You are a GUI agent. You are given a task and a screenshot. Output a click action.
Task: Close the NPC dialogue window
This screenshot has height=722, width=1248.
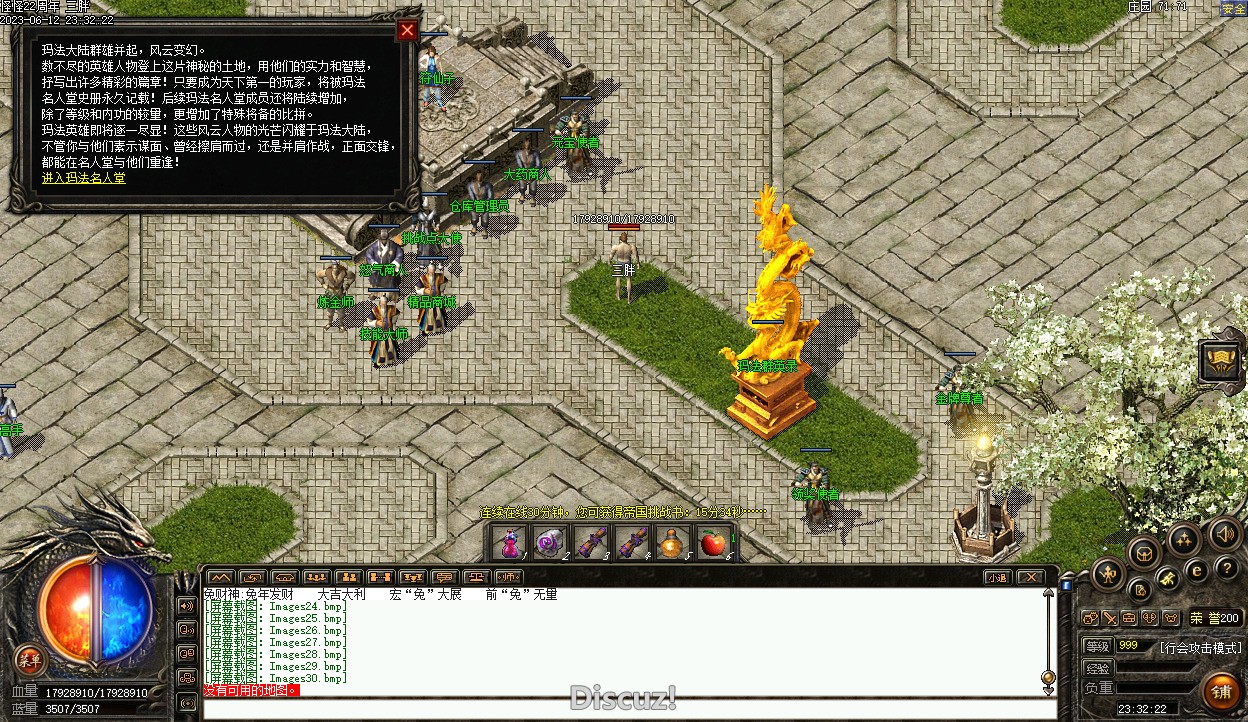[407, 30]
